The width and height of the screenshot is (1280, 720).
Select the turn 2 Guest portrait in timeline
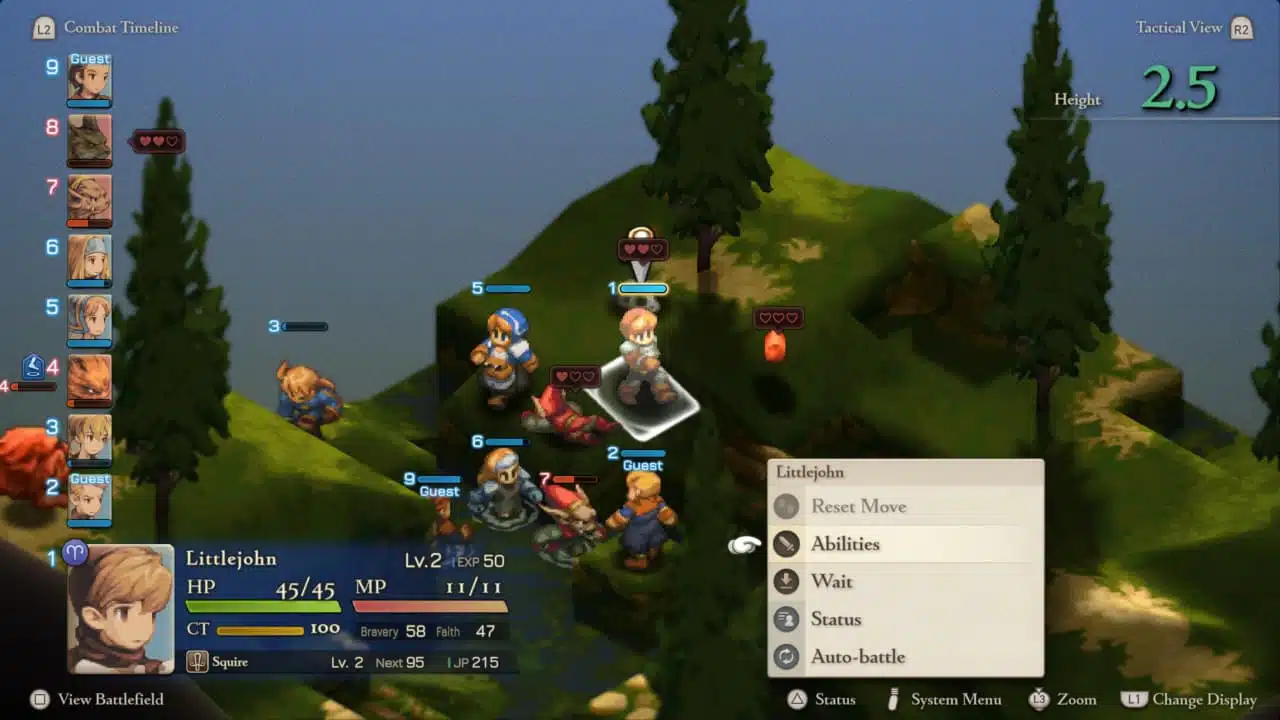pos(89,498)
